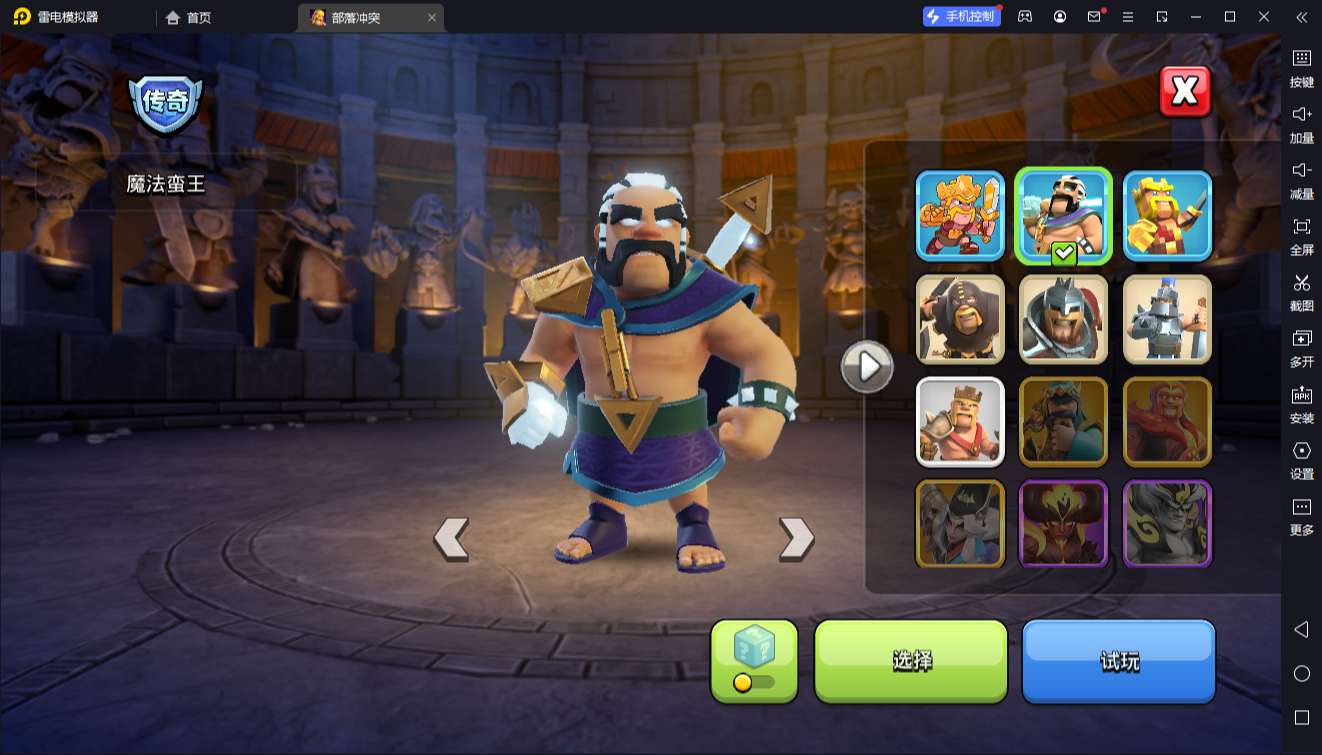The width and height of the screenshot is (1322, 755).
Task: Select the locked purple demon king skin
Action: click(1064, 524)
